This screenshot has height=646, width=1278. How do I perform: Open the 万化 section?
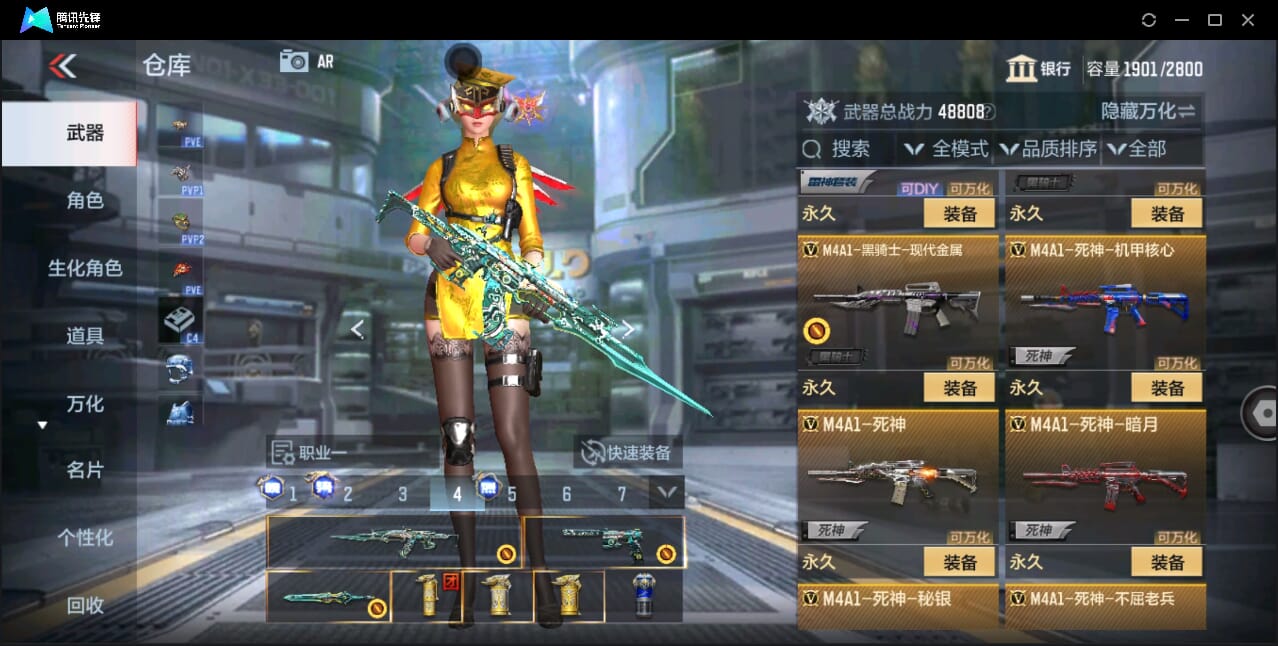pos(85,404)
